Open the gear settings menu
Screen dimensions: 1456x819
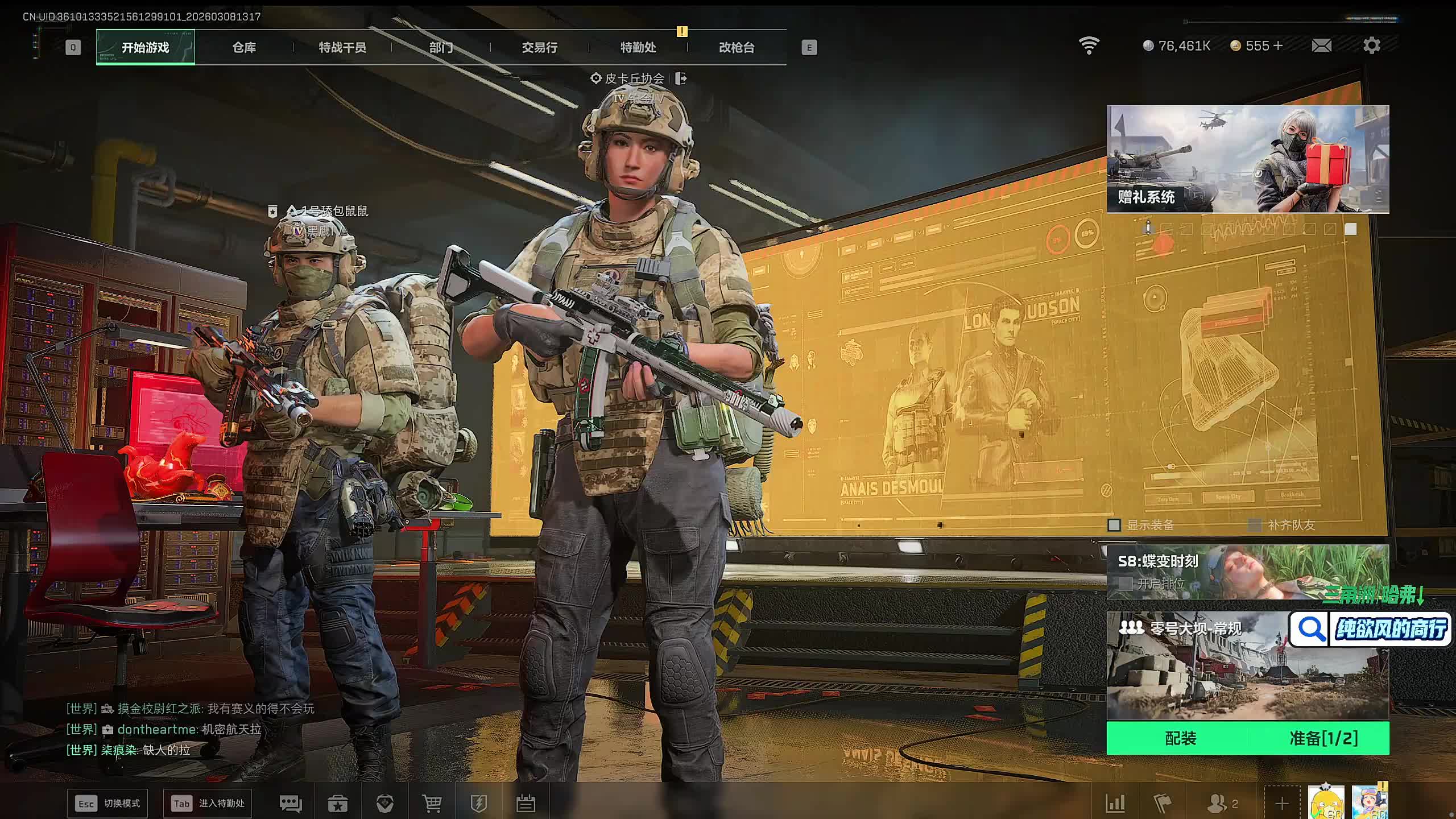coord(1371,45)
